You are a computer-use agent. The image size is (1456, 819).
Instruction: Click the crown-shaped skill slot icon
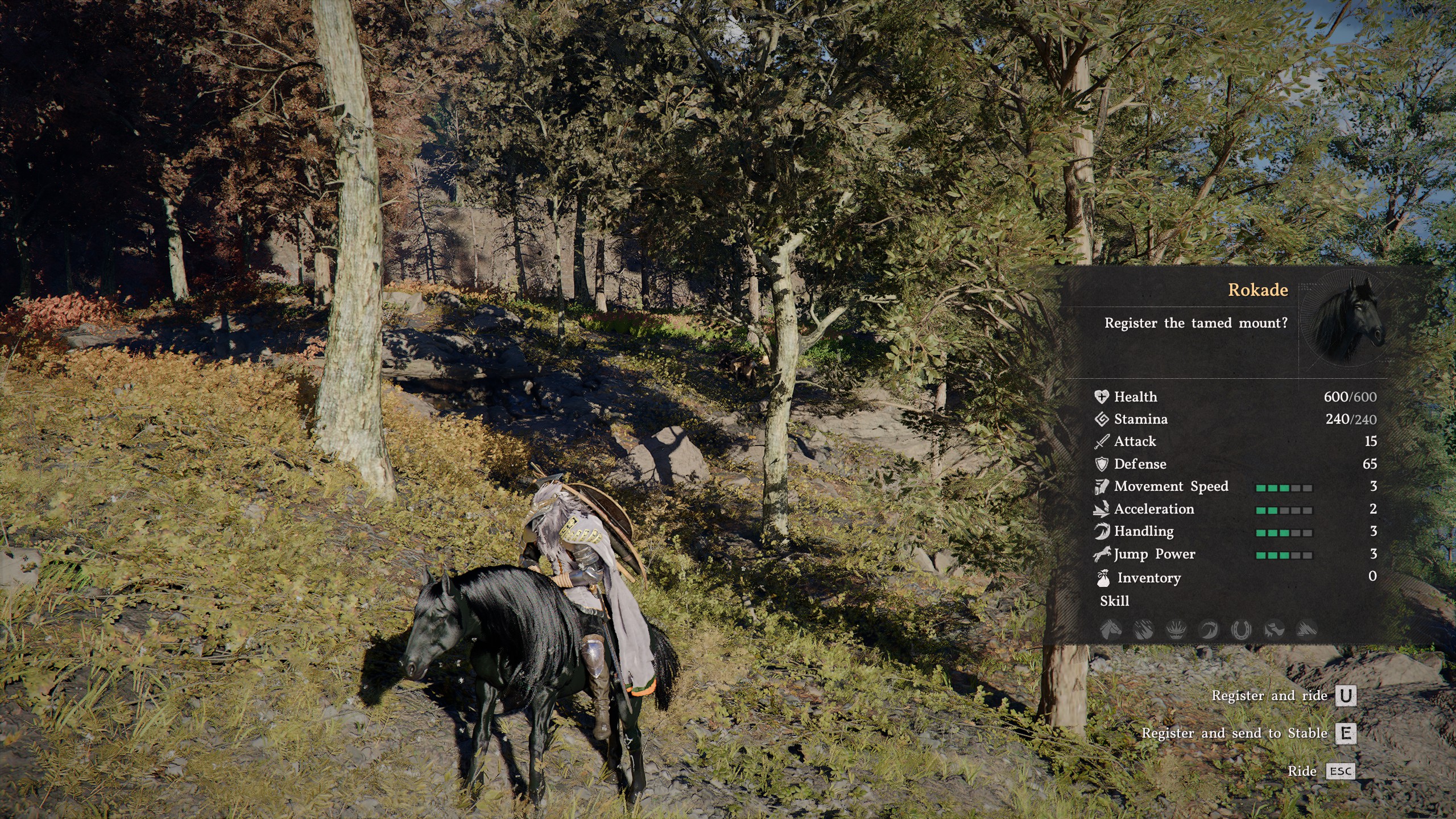1176,629
